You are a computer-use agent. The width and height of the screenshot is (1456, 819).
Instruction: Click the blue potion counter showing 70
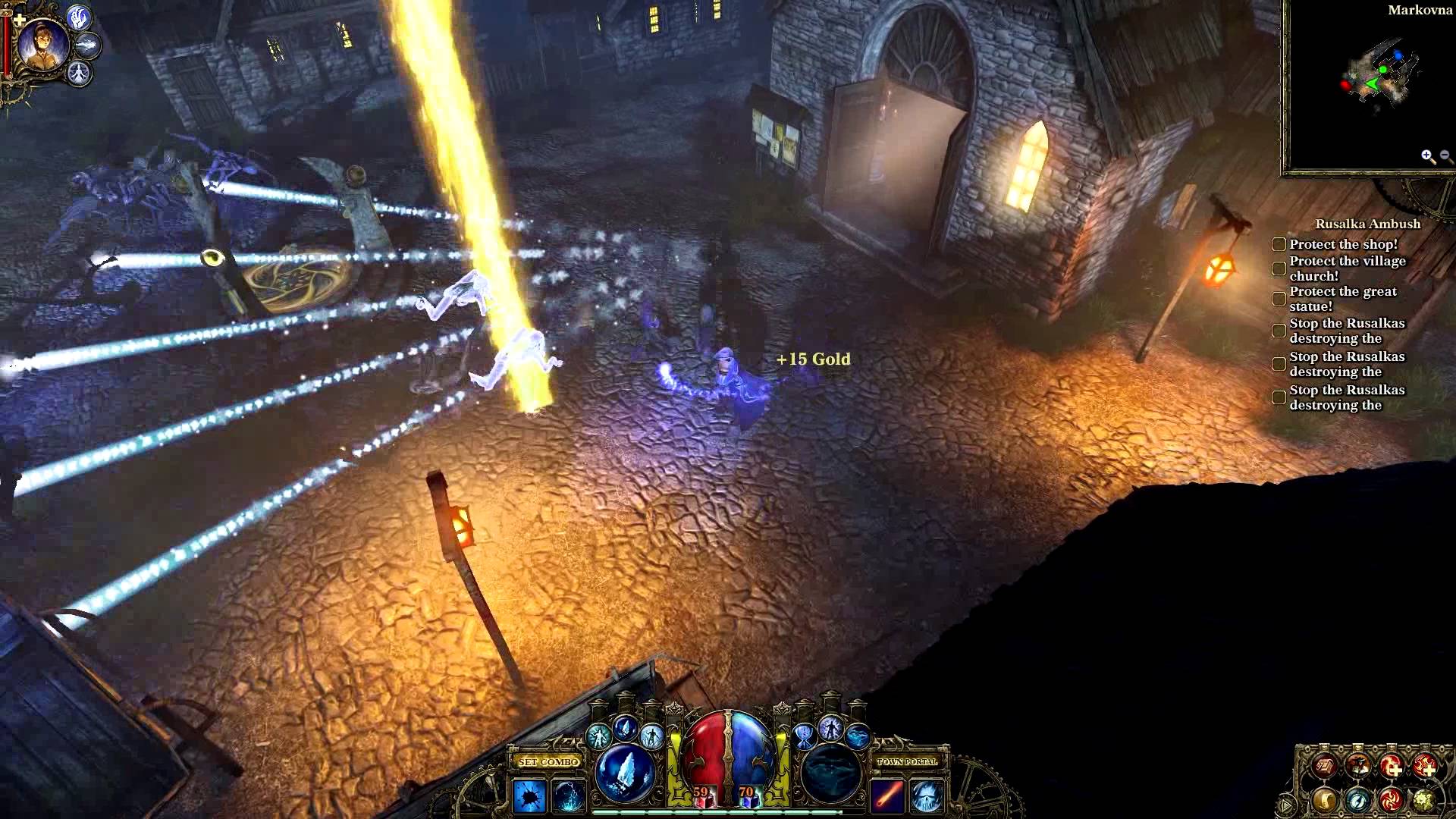pyautogui.click(x=747, y=792)
